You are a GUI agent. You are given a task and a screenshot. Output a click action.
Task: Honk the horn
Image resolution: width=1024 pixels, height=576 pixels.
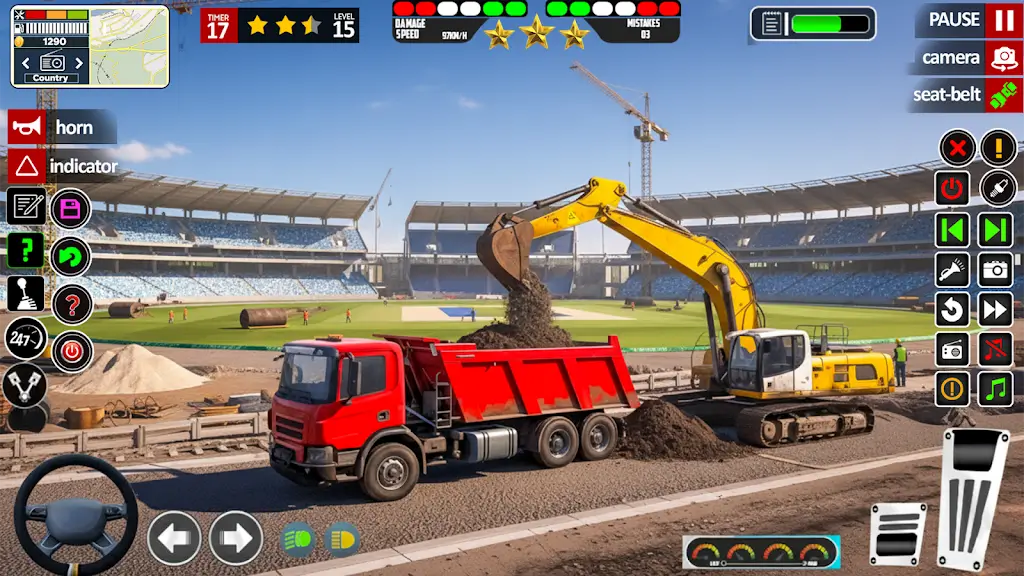(x=27, y=127)
